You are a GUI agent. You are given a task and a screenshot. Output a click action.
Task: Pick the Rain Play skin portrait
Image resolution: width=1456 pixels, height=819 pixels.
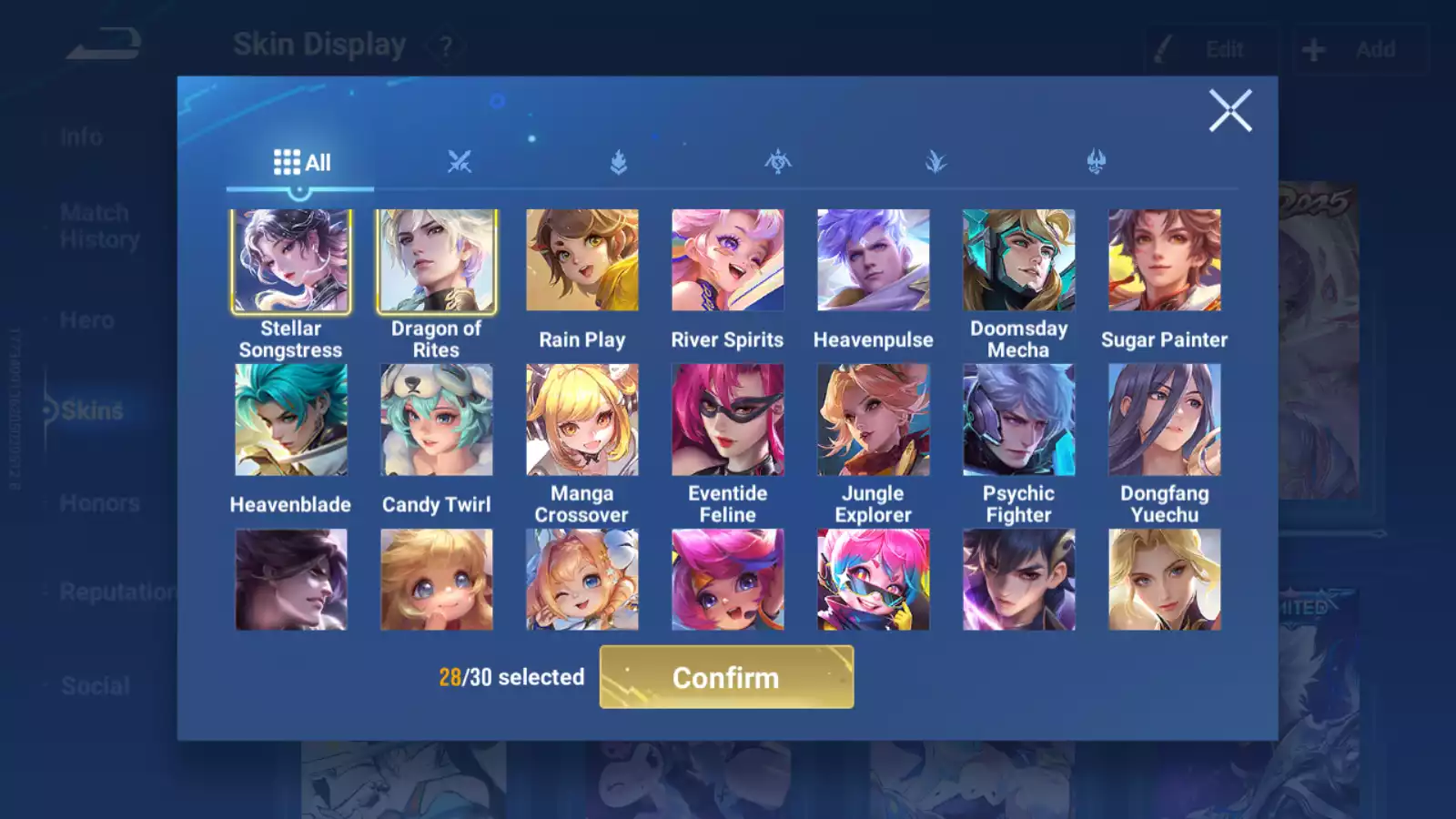[x=581, y=261]
